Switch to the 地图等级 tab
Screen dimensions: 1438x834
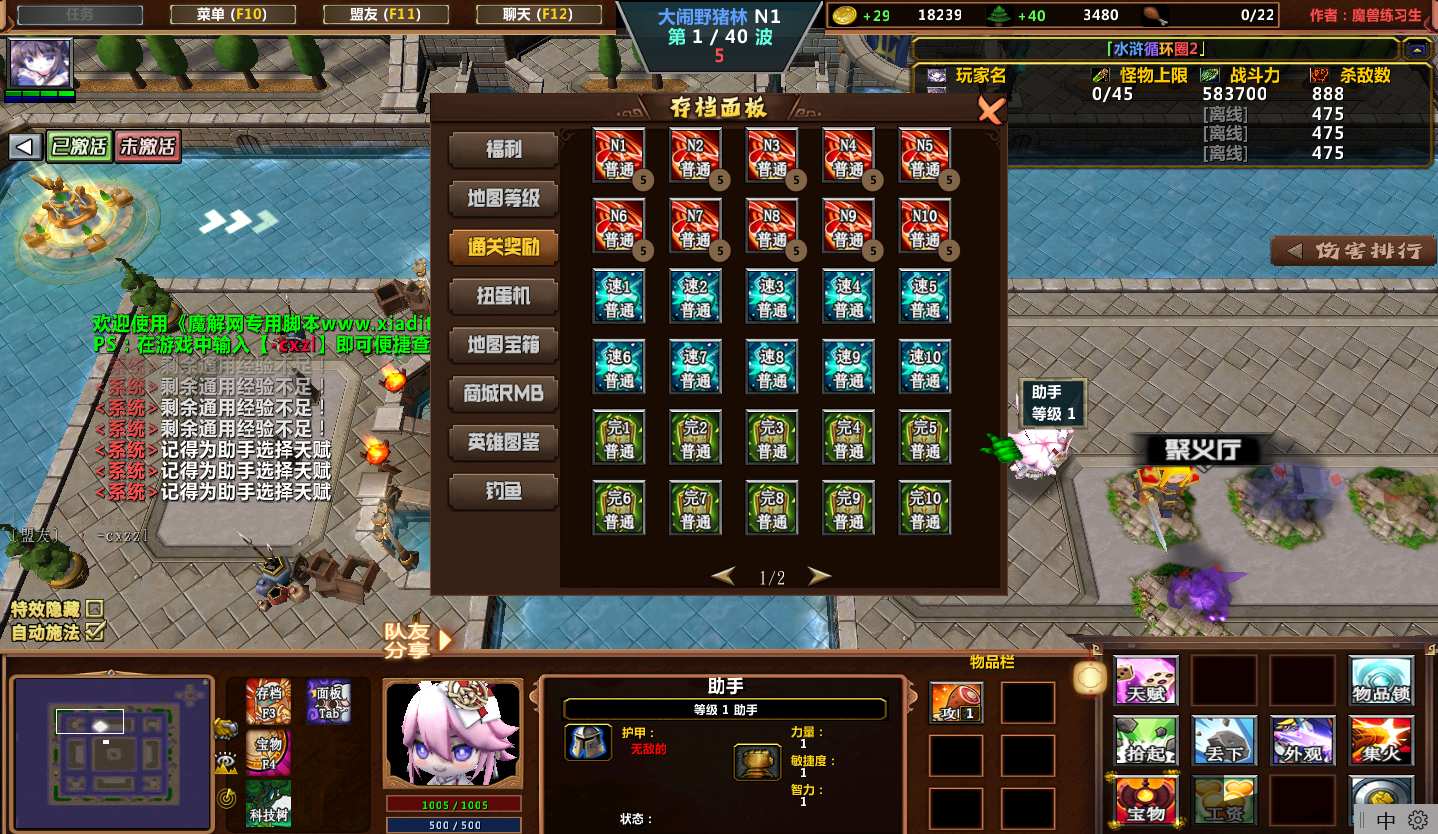(x=503, y=198)
